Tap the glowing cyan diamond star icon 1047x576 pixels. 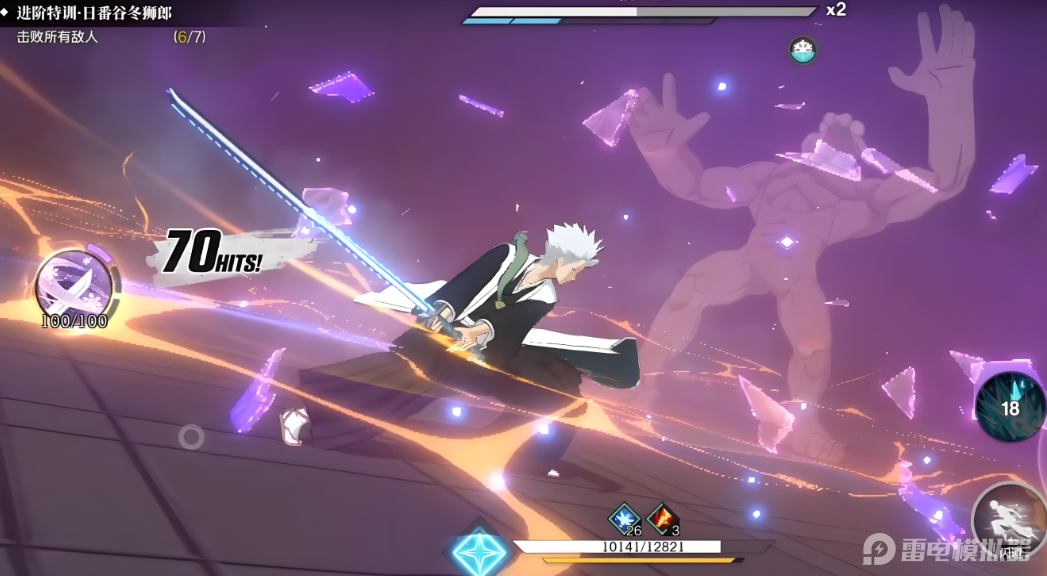(479, 552)
